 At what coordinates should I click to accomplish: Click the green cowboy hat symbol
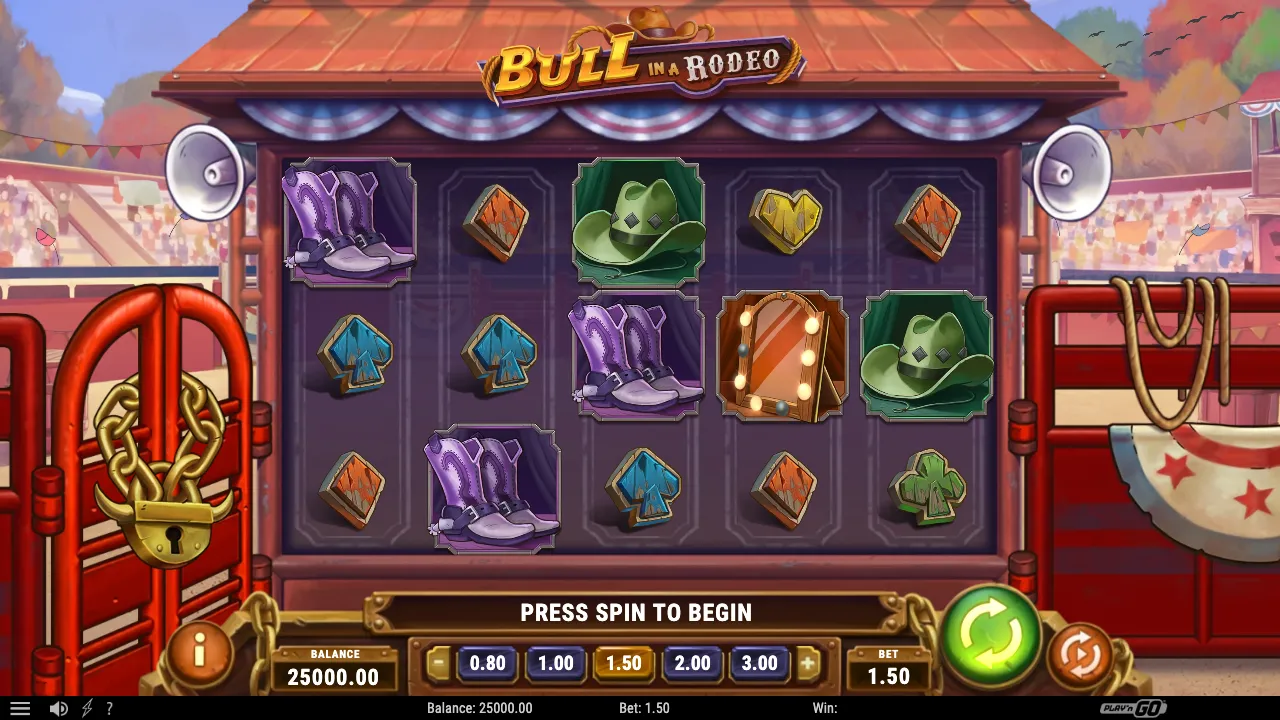637,222
